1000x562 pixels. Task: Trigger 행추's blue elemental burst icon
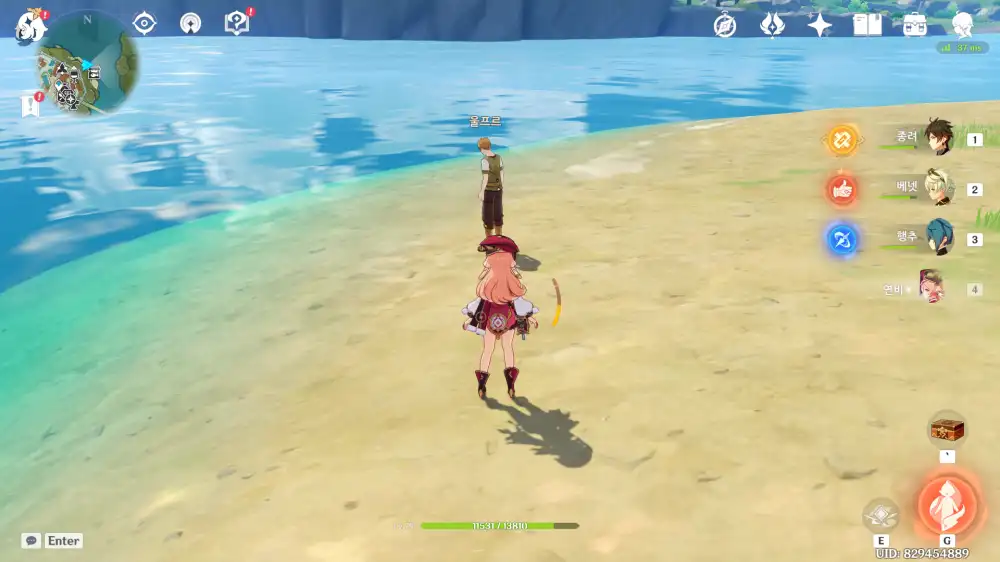click(x=842, y=239)
